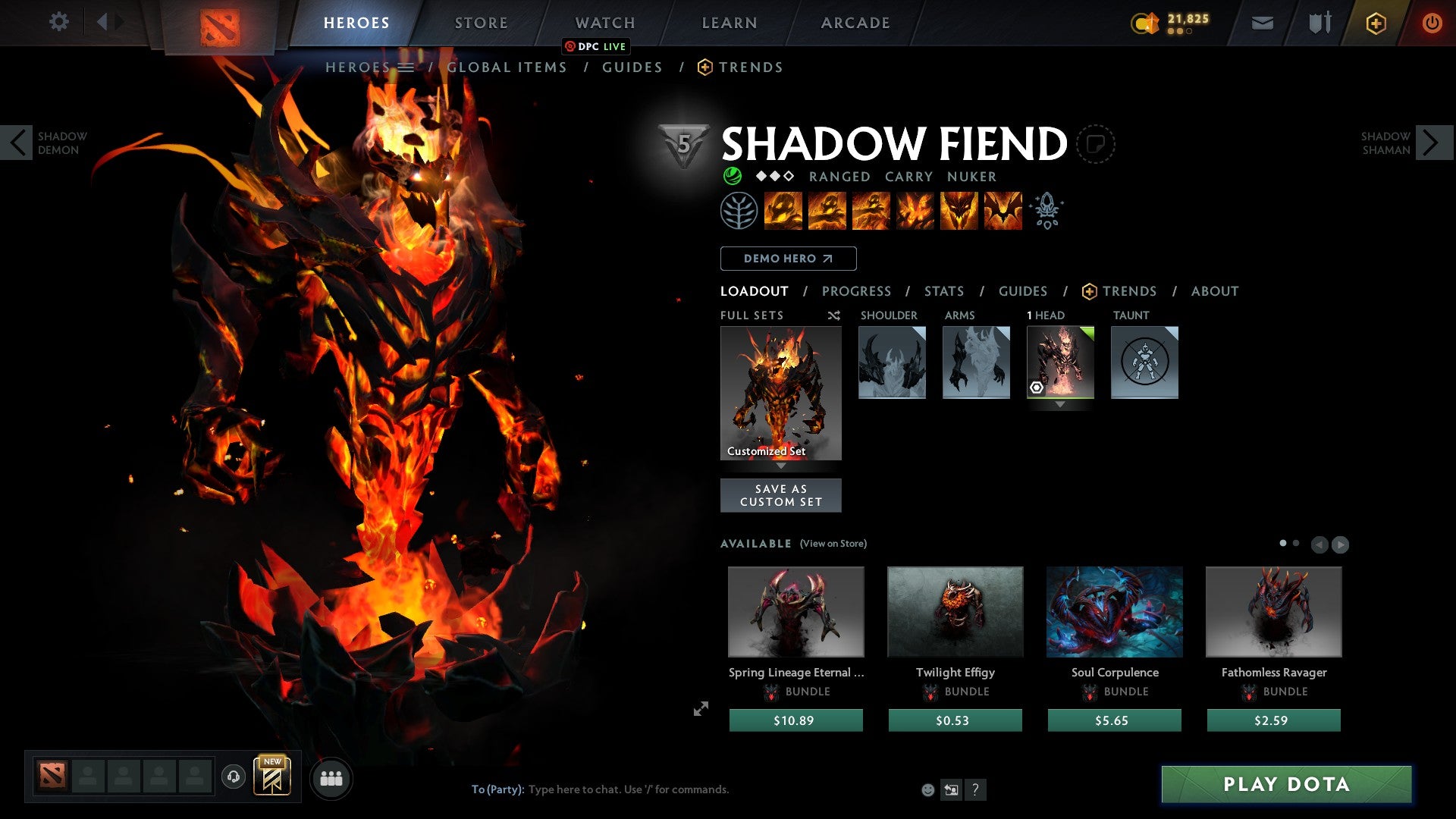Open View on Store link
1456x819 pixels.
coord(833,544)
